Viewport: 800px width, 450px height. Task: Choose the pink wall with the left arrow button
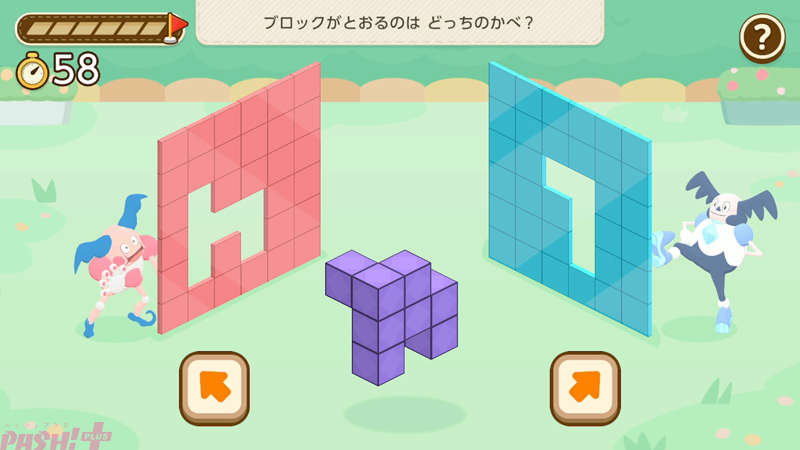[214, 388]
